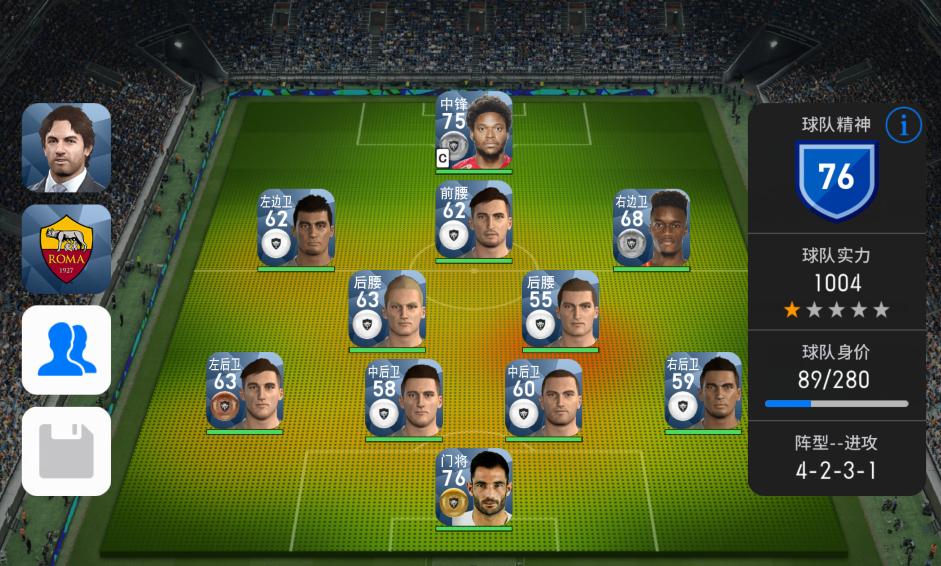Choose the 中后卫 card rated 60
The image size is (941, 566).
(543, 398)
